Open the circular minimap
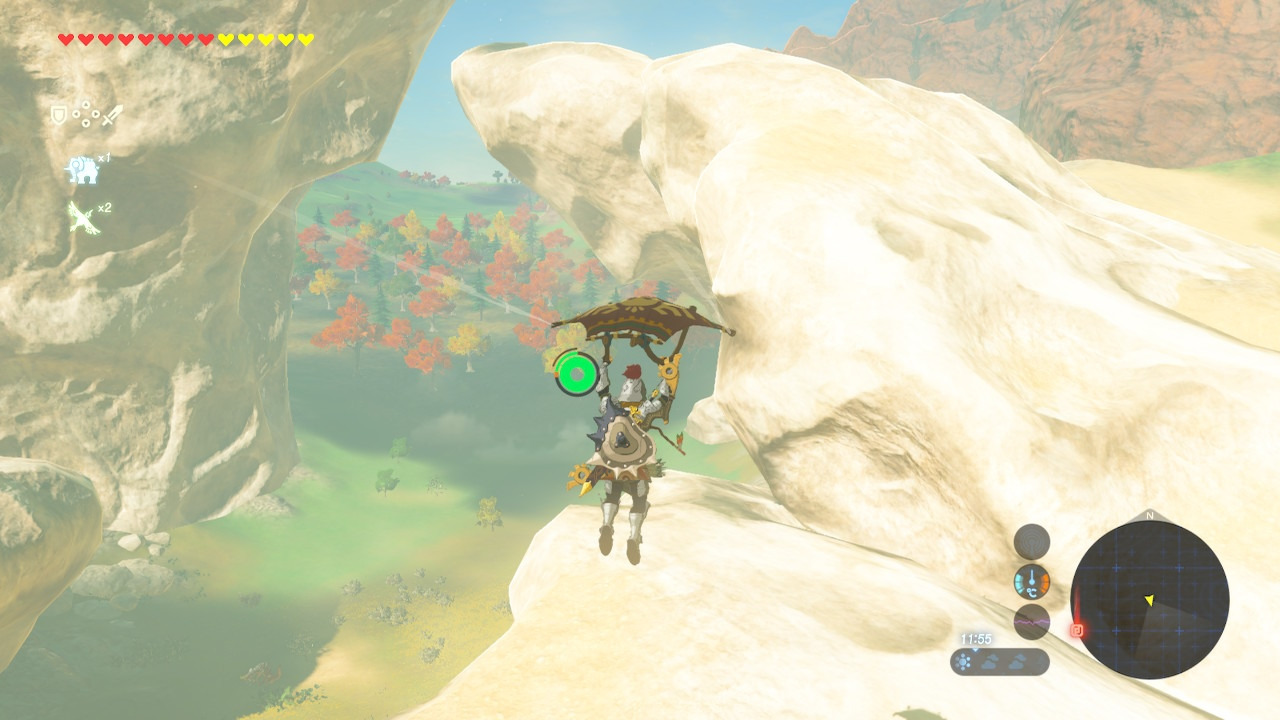The height and width of the screenshot is (720, 1280). pyautogui.click(x=1149, y=600)
